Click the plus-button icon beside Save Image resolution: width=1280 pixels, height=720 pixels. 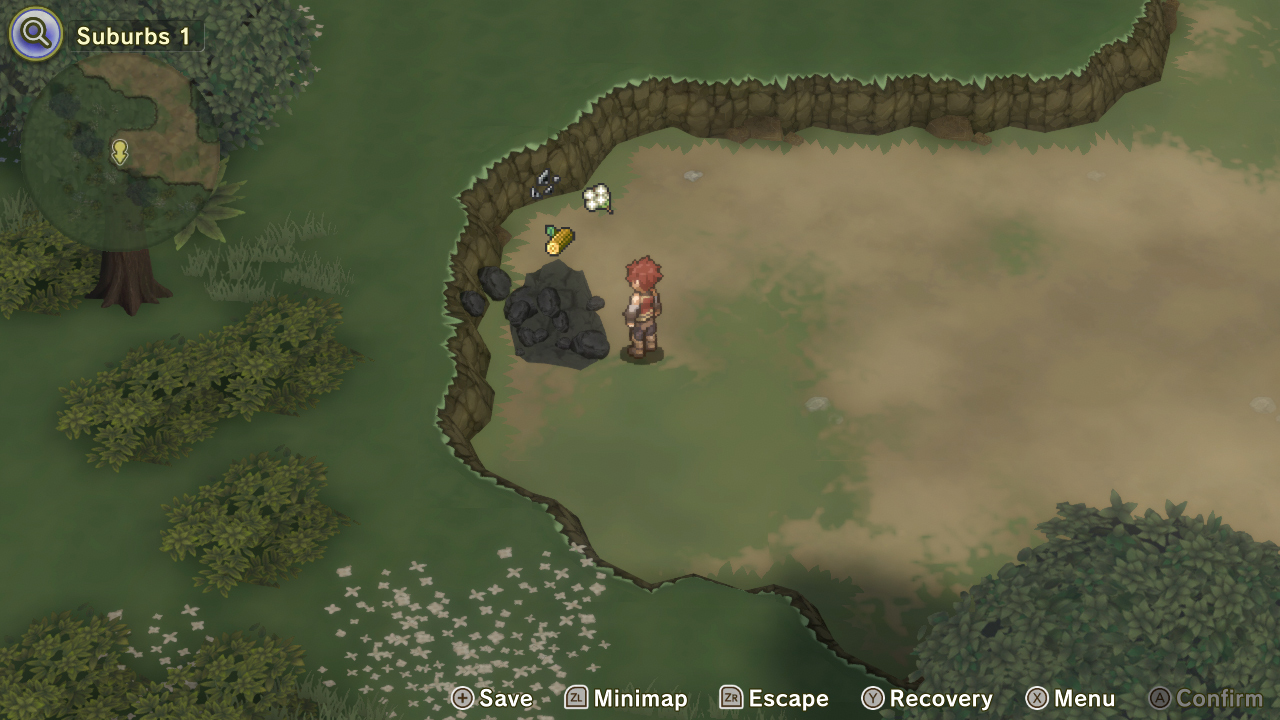pyautogui.click(x=464, y=698)
